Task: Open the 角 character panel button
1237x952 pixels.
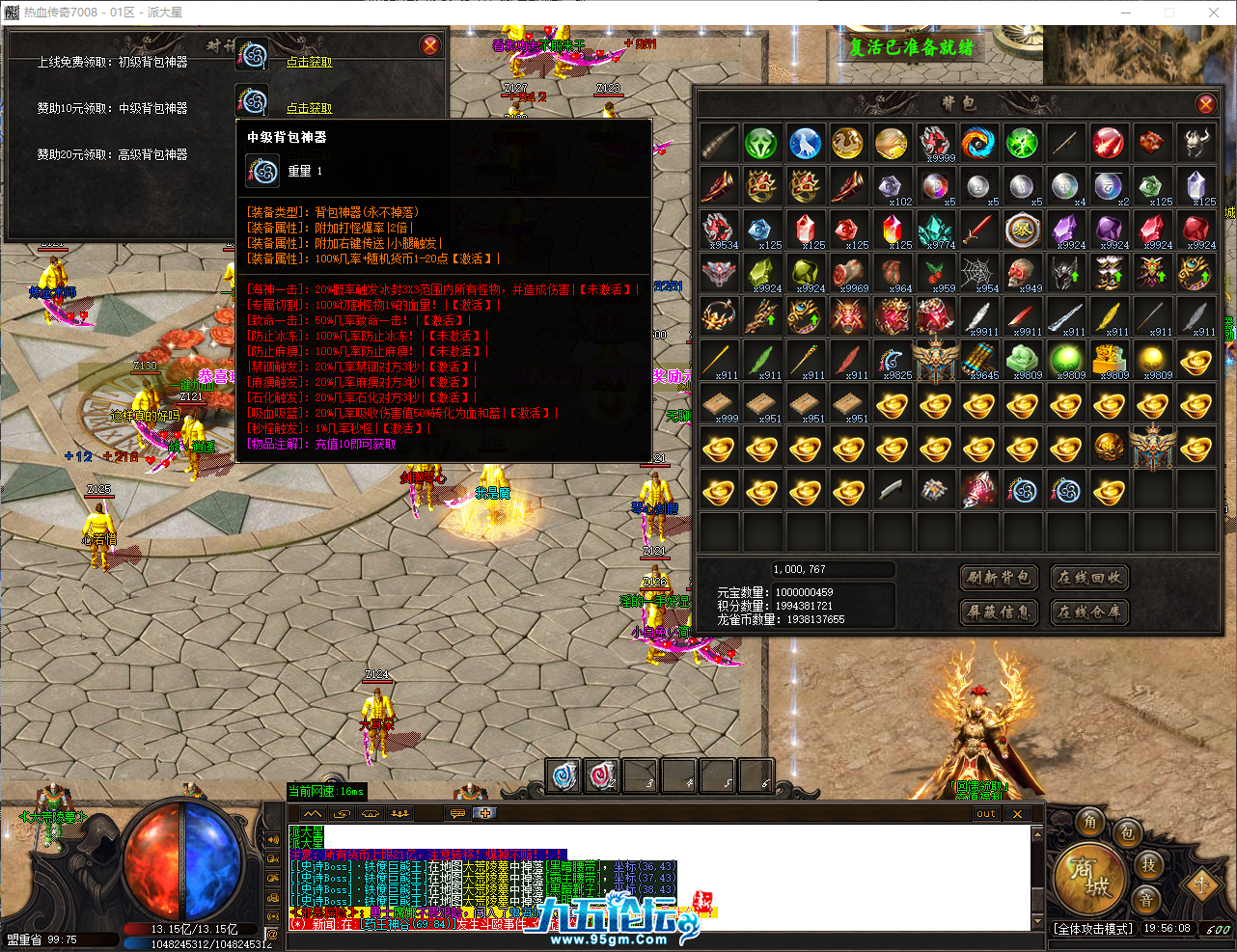Action: coord(1090,824)
